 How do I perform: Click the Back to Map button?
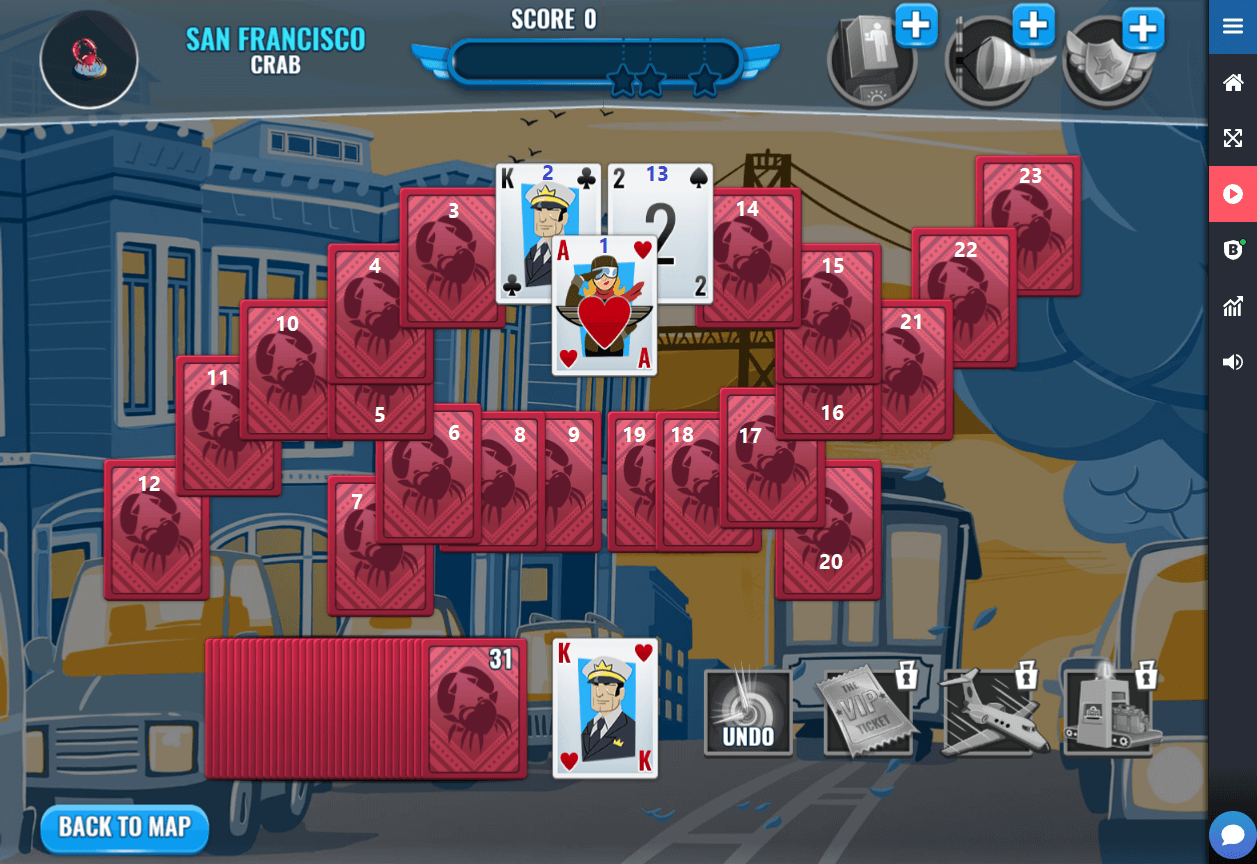[124, 827]
